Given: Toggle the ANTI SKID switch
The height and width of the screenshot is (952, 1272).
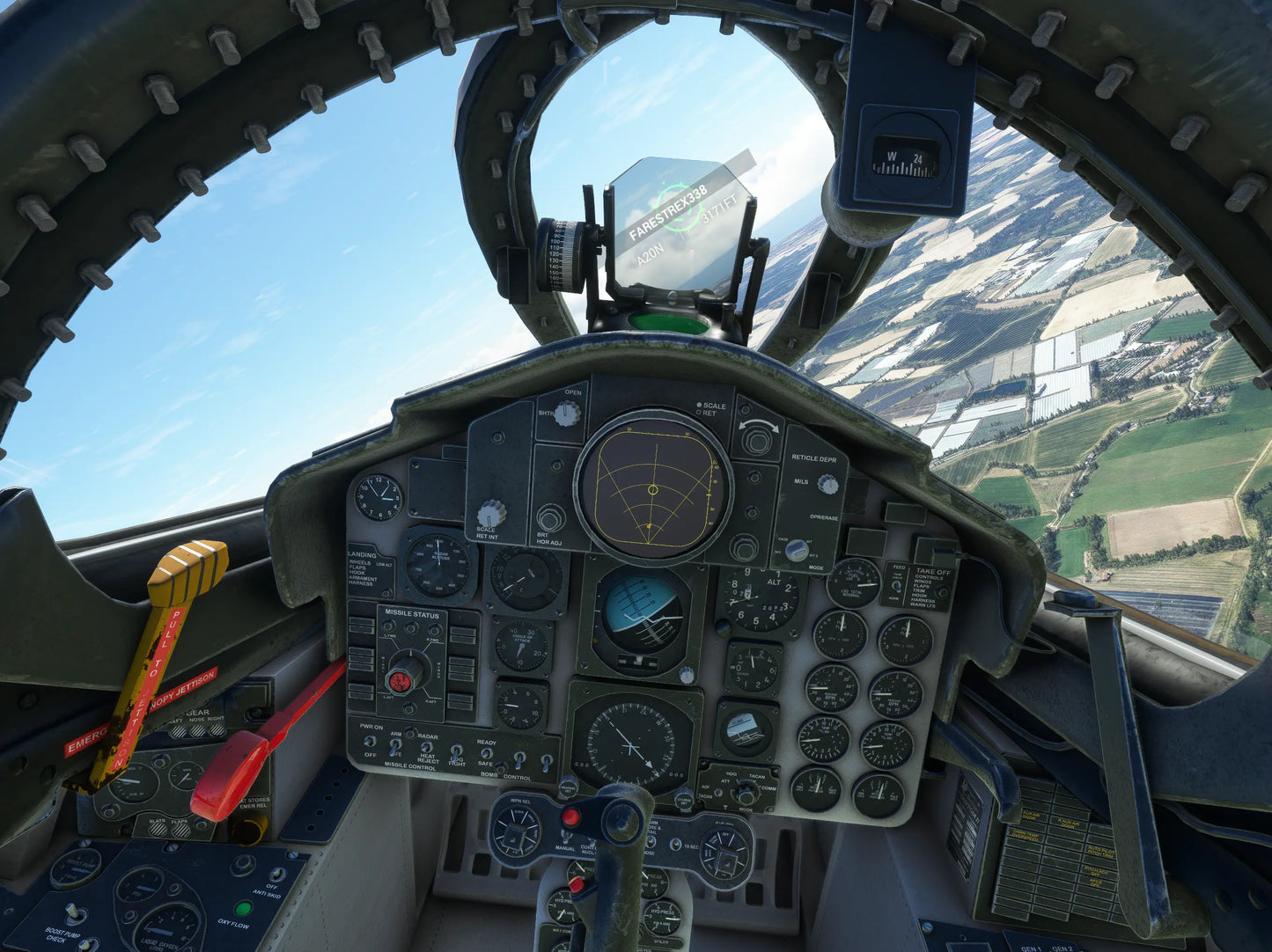Looking at the screenshot, I should pos(275,874).
